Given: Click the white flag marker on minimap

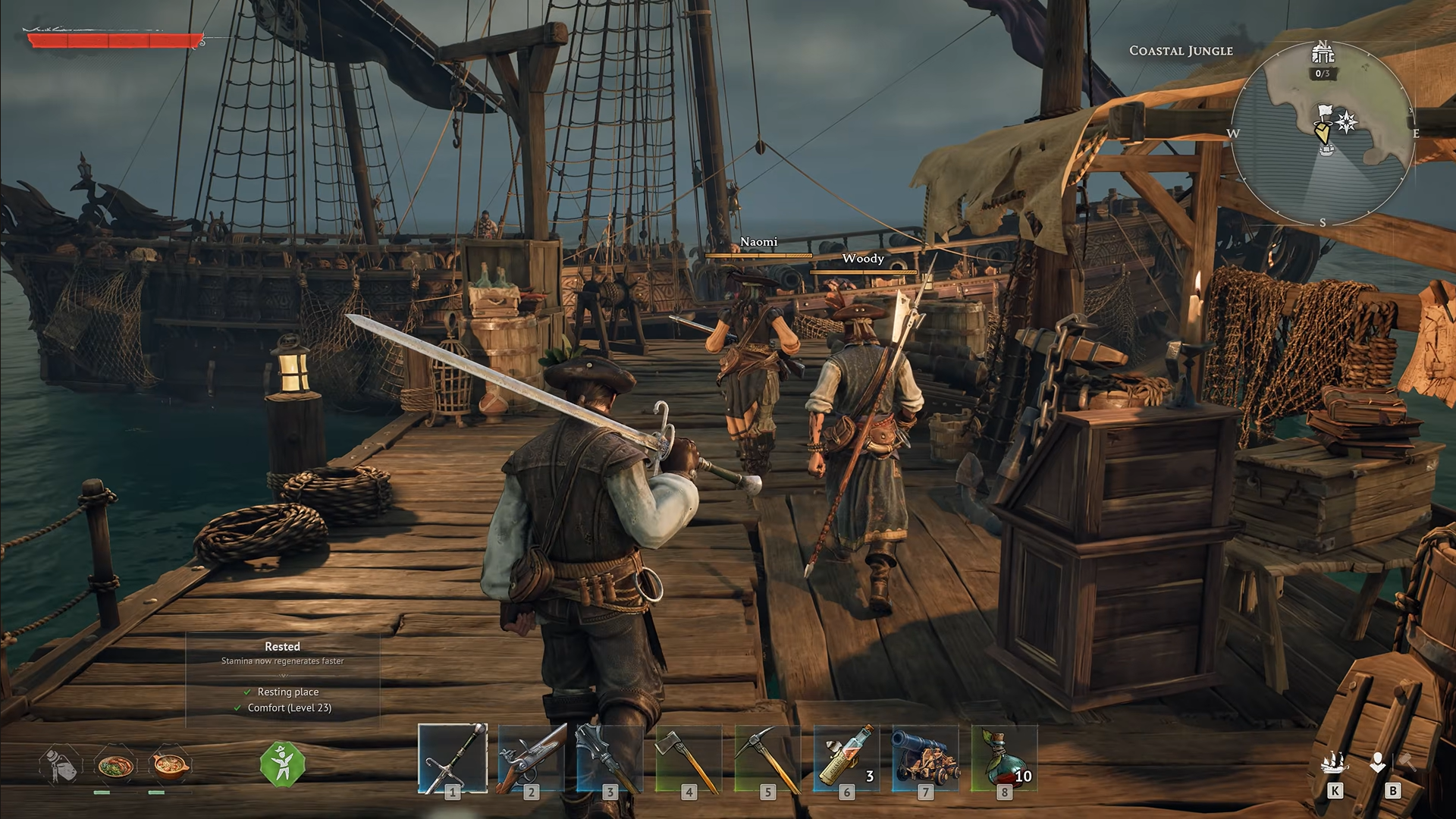Looking at the screenshot, I should (x=1324, y=113).
